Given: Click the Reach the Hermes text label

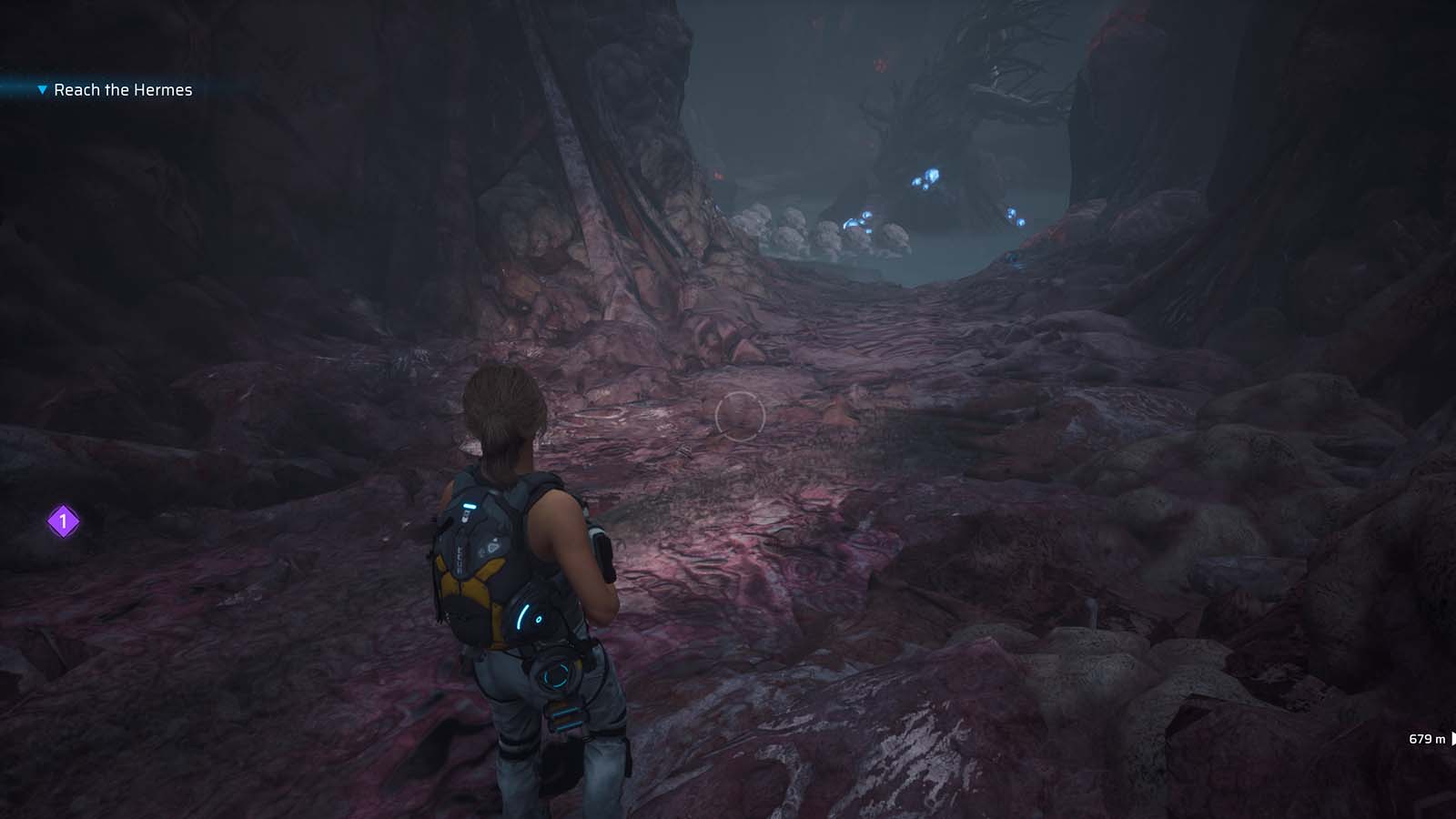Looking at the screenshot, I should tap(123, 90).
